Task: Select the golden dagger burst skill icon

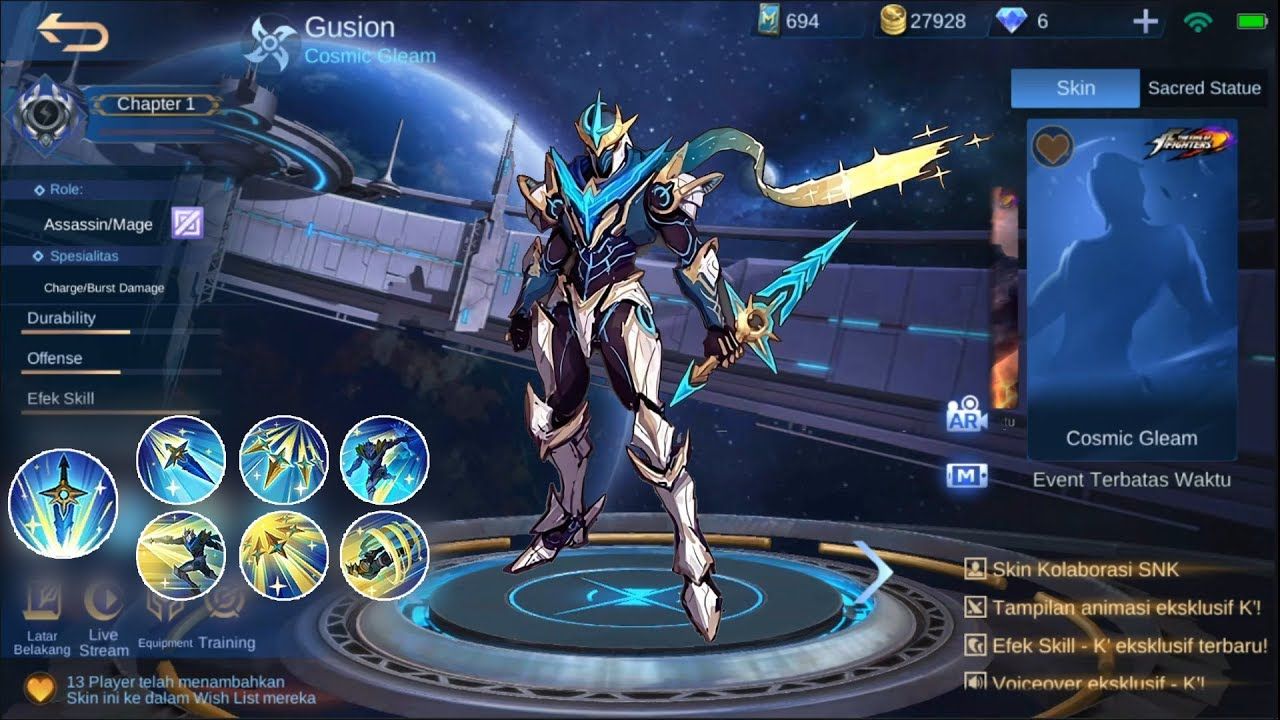Action: [x=284, y=555]
